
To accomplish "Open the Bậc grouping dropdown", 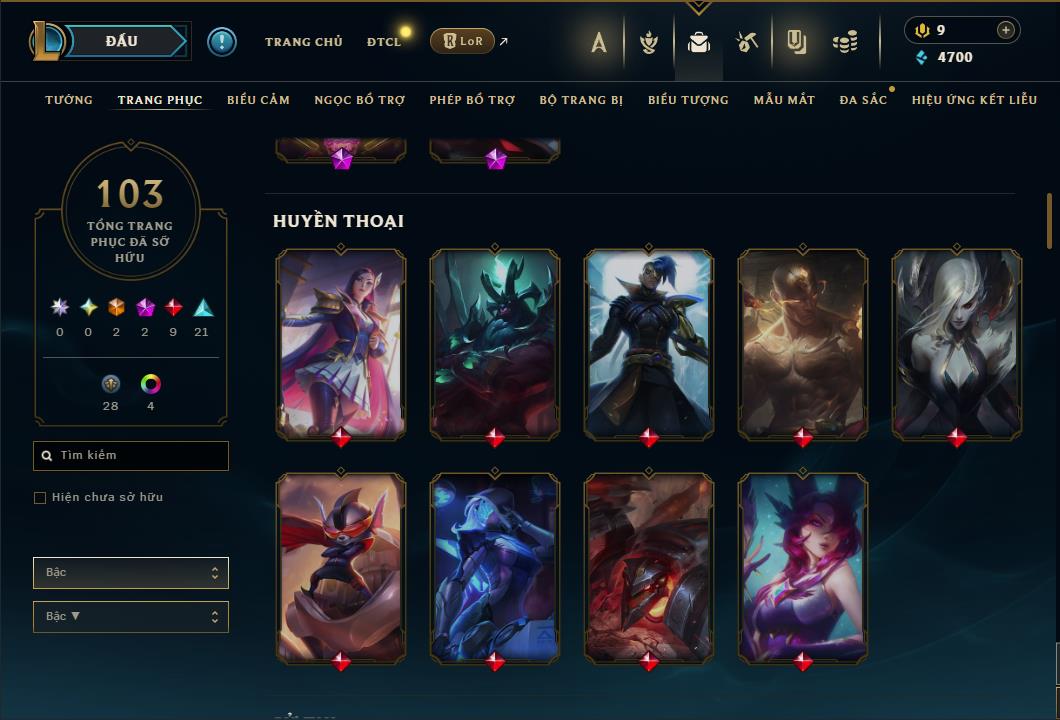I will click(x=131, y=573).
